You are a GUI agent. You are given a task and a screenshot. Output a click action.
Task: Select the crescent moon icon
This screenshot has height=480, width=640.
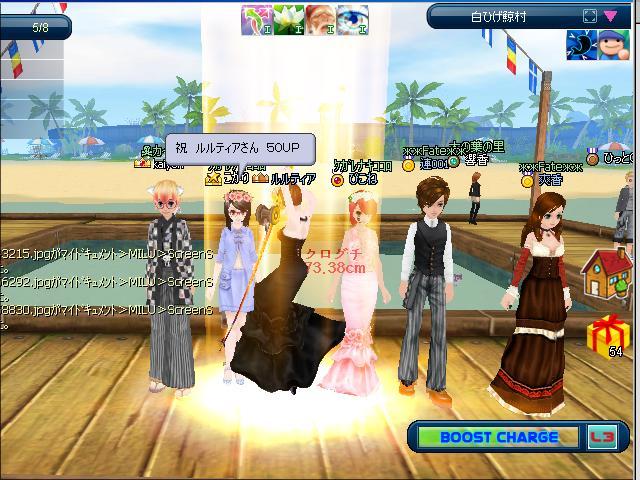click(x=580, y=43)
